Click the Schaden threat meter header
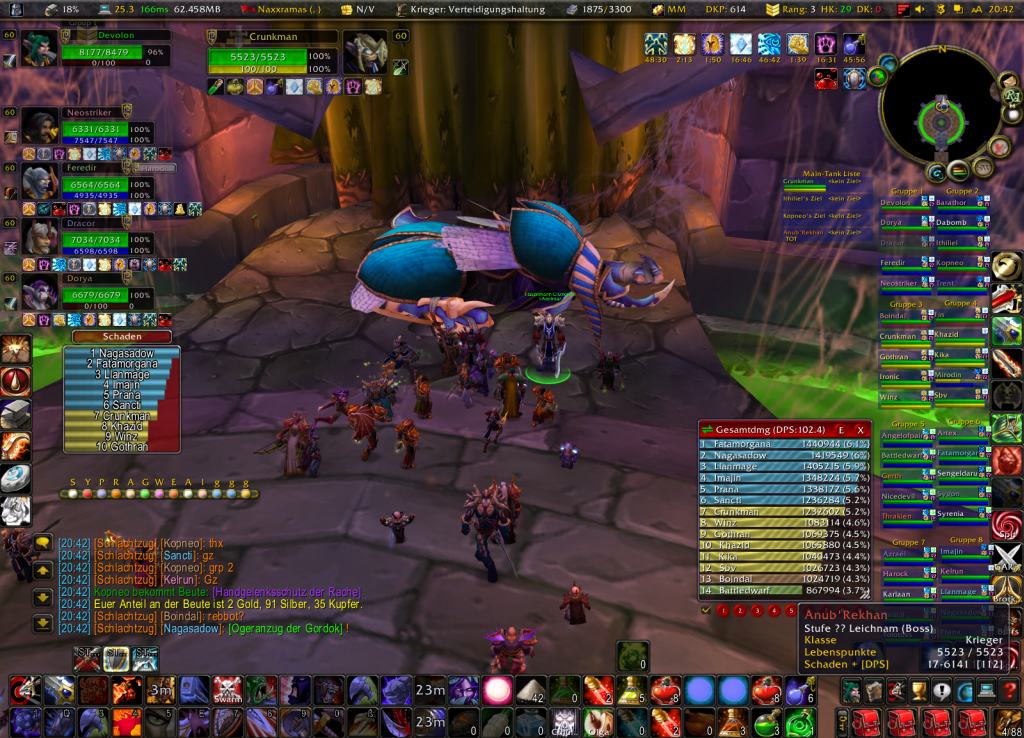1024x738 pixels. click(120, 337)
